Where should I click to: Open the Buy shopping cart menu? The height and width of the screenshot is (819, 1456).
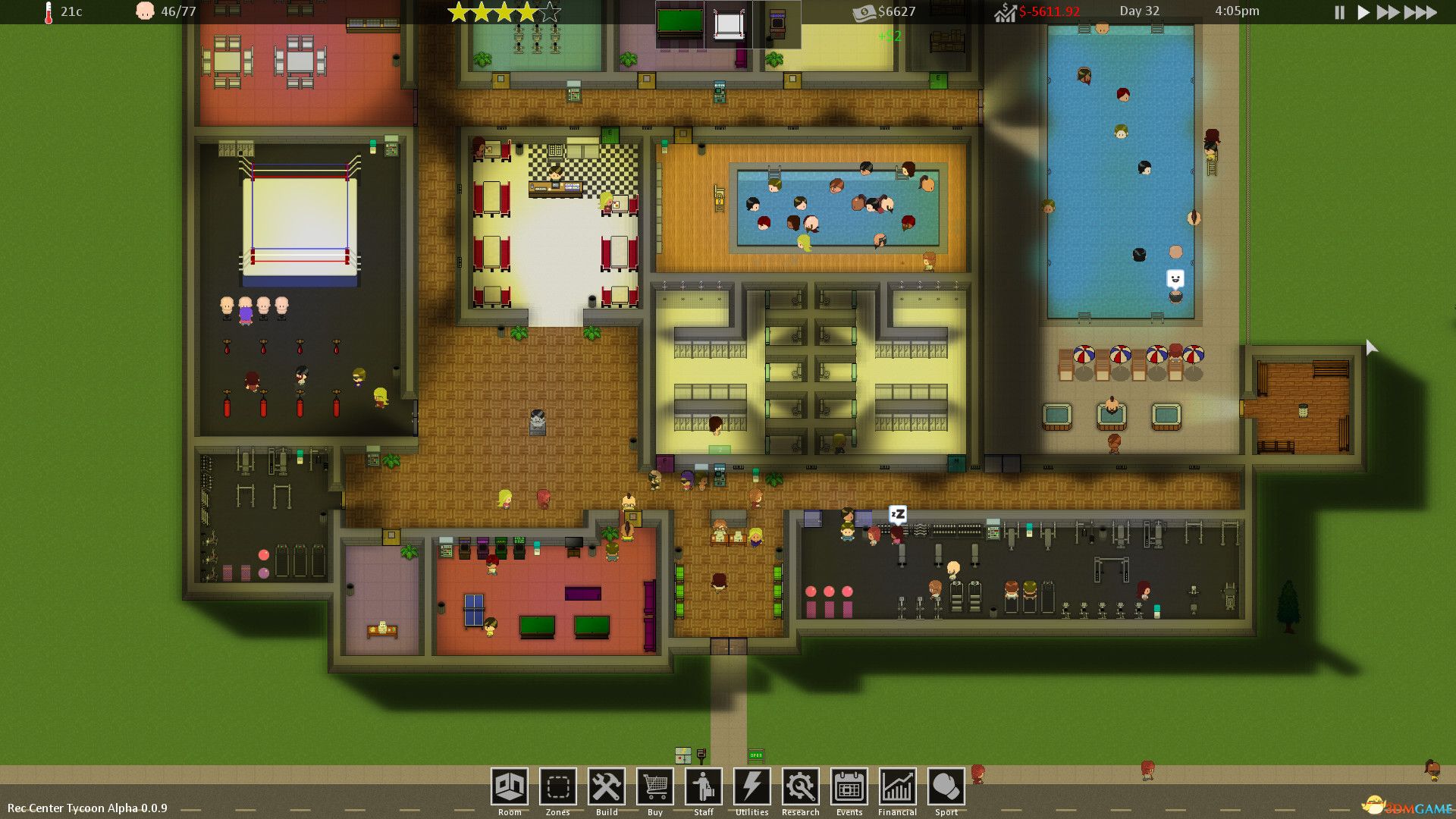point(654,787)
